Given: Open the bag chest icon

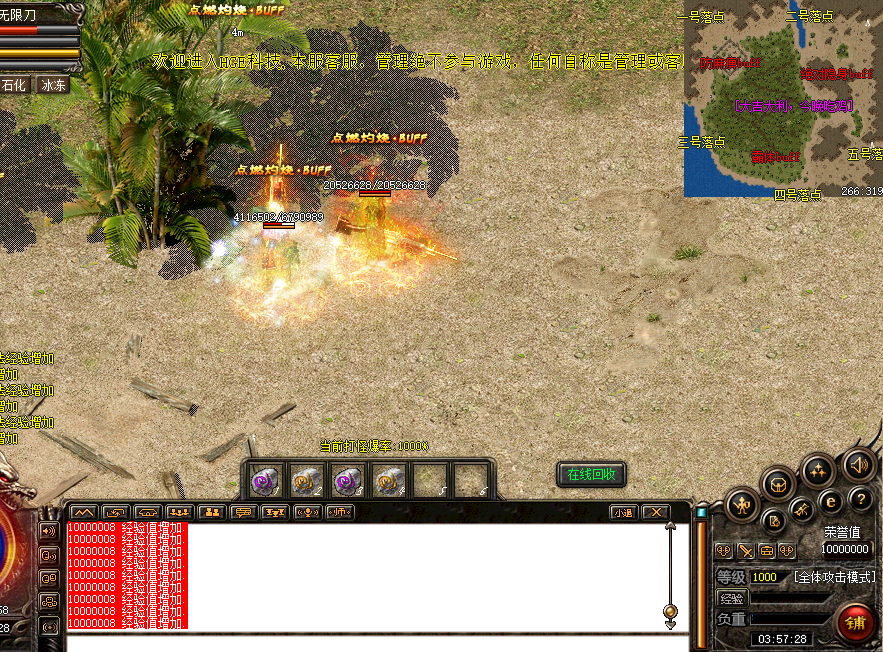Looking at the screenshot, I should tap(779, 484).
